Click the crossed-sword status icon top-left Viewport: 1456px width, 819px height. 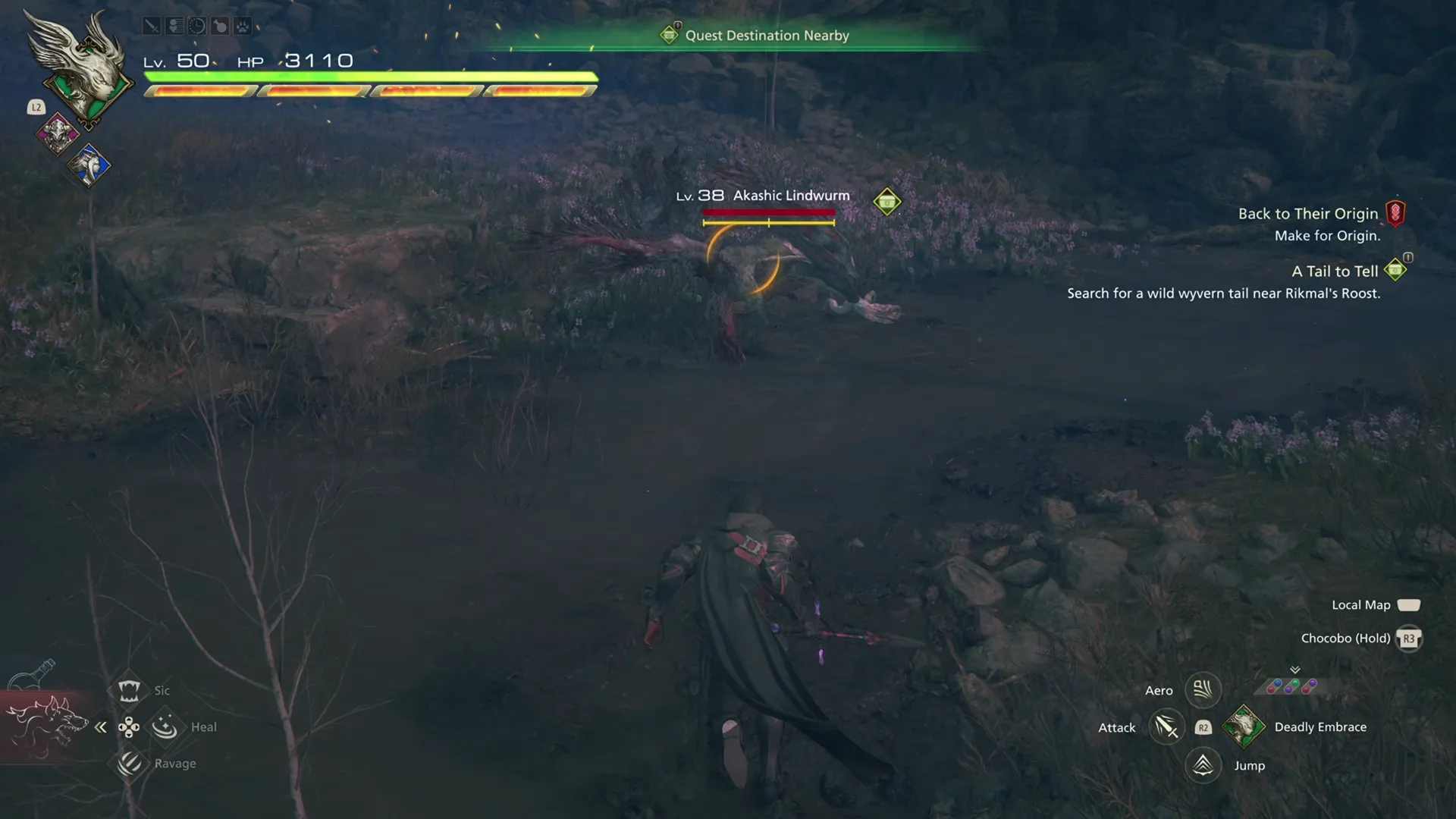[x=152, y=25]
